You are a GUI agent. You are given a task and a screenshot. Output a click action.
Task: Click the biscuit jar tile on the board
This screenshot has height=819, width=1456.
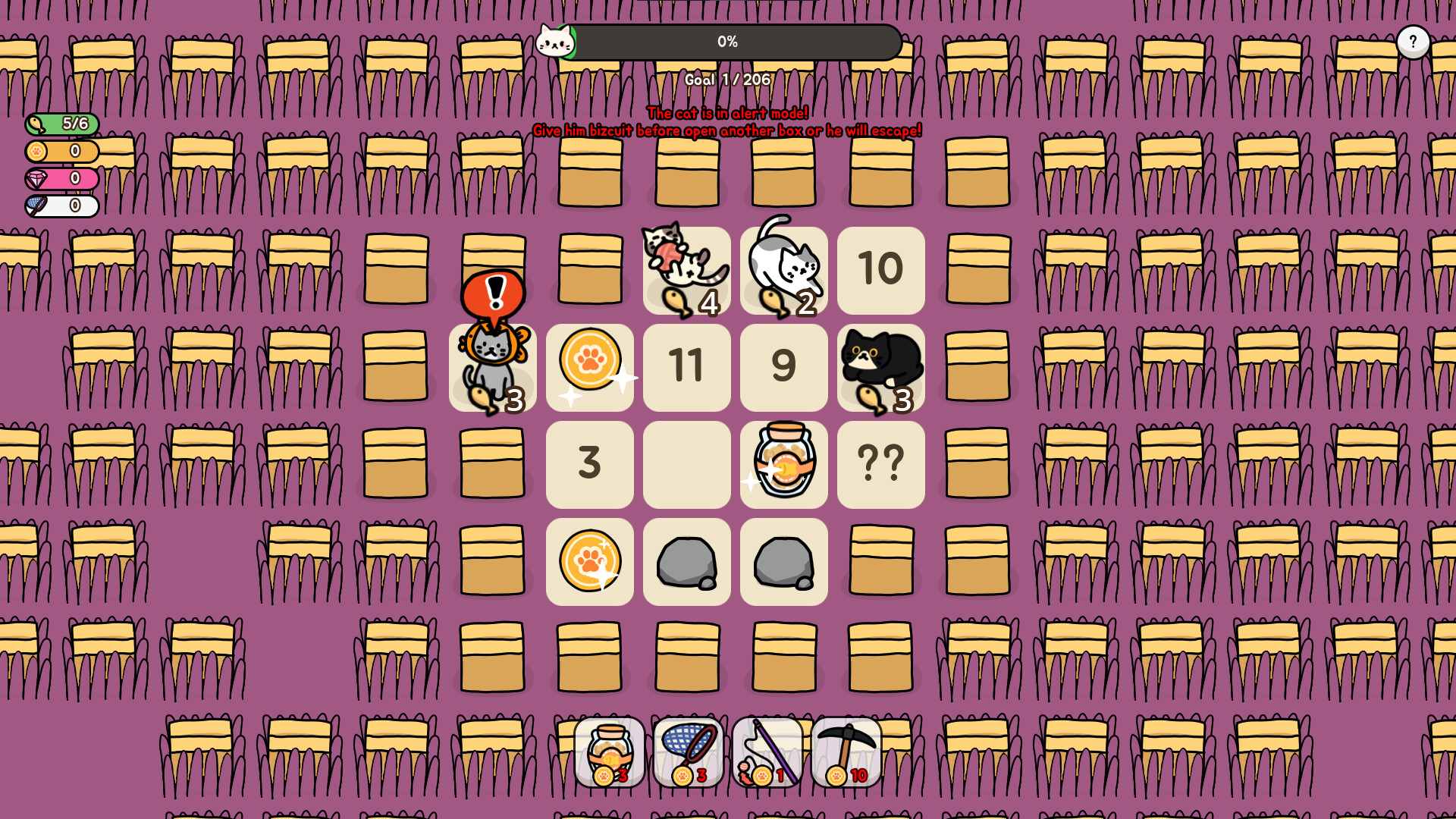(783, 464)
